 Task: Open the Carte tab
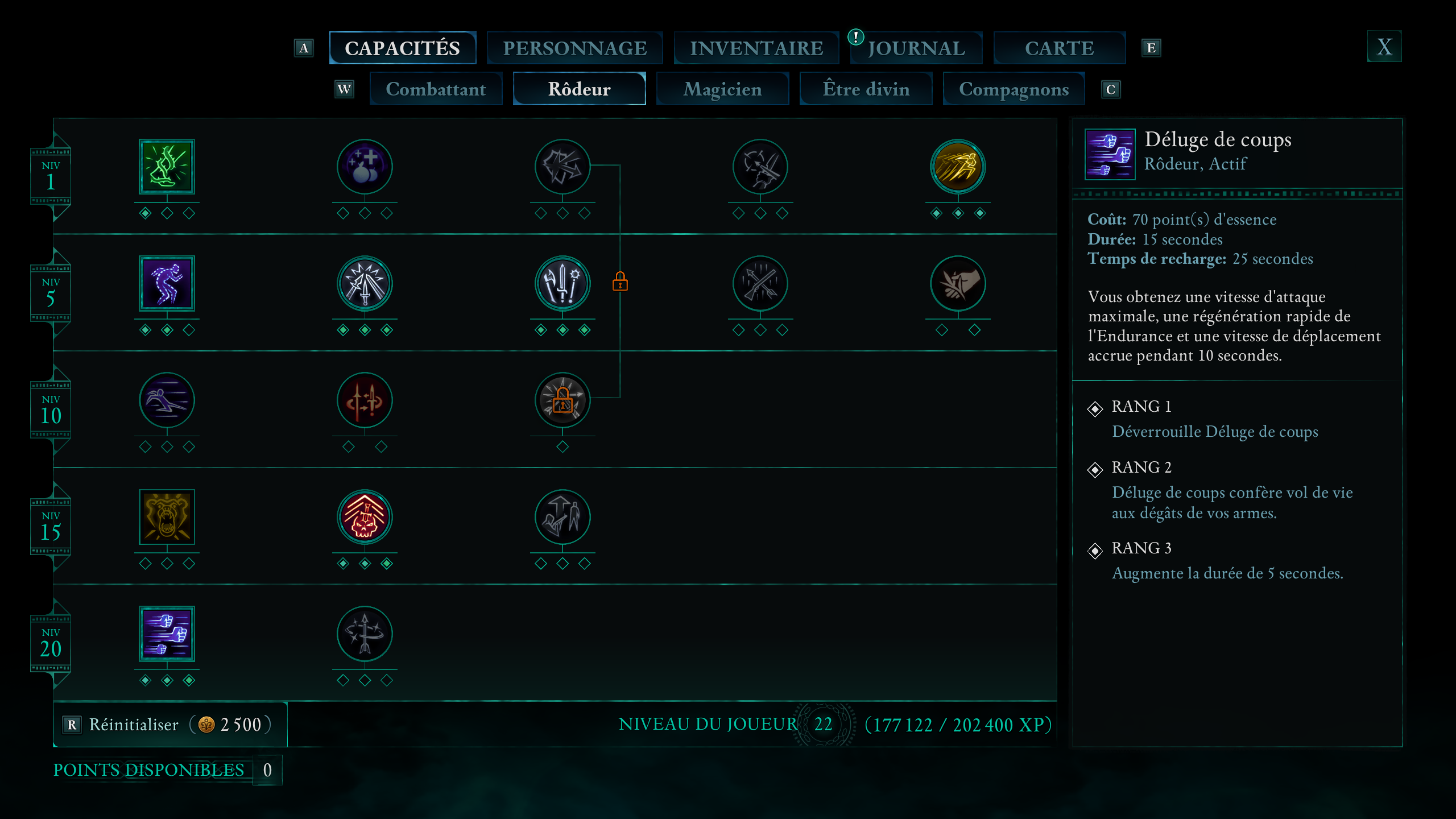[1059, 48]
